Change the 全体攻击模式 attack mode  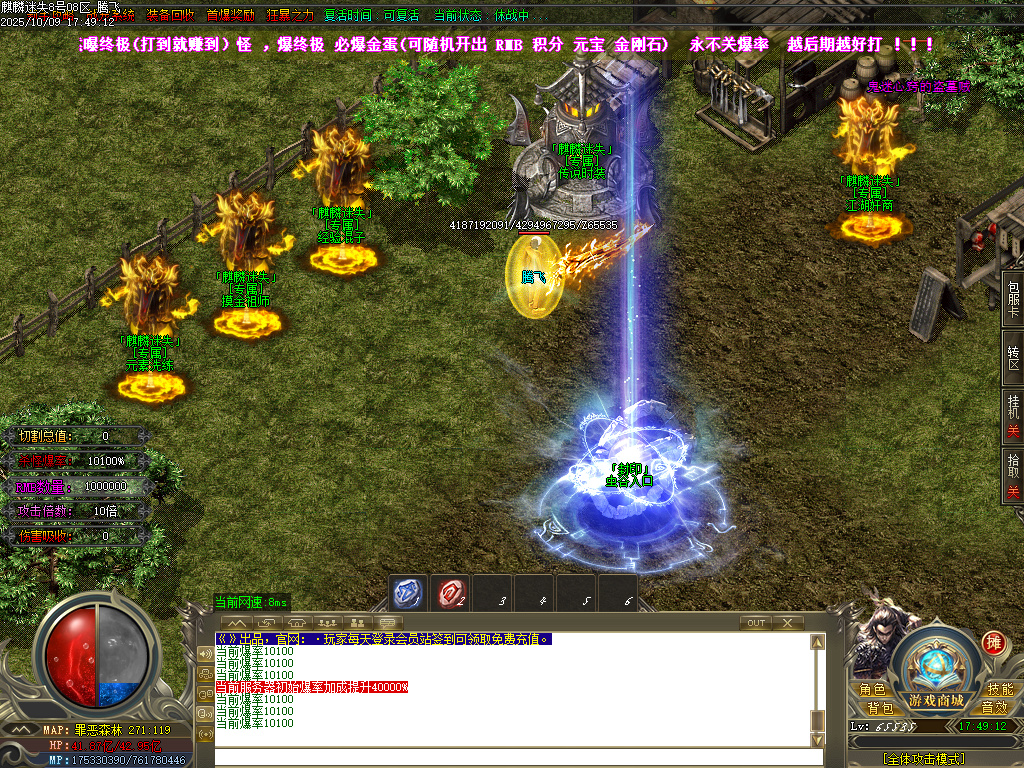click(924, 759)
